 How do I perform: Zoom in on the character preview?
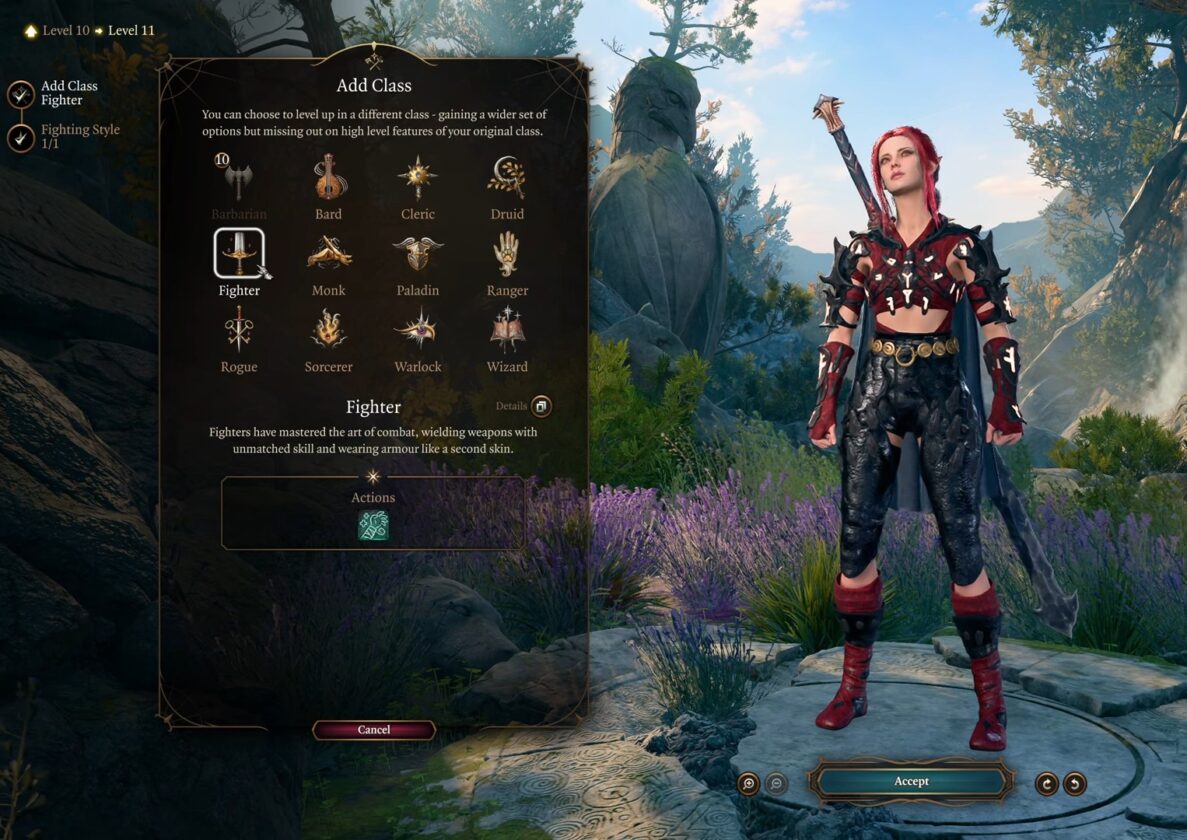tap(748, 783)
